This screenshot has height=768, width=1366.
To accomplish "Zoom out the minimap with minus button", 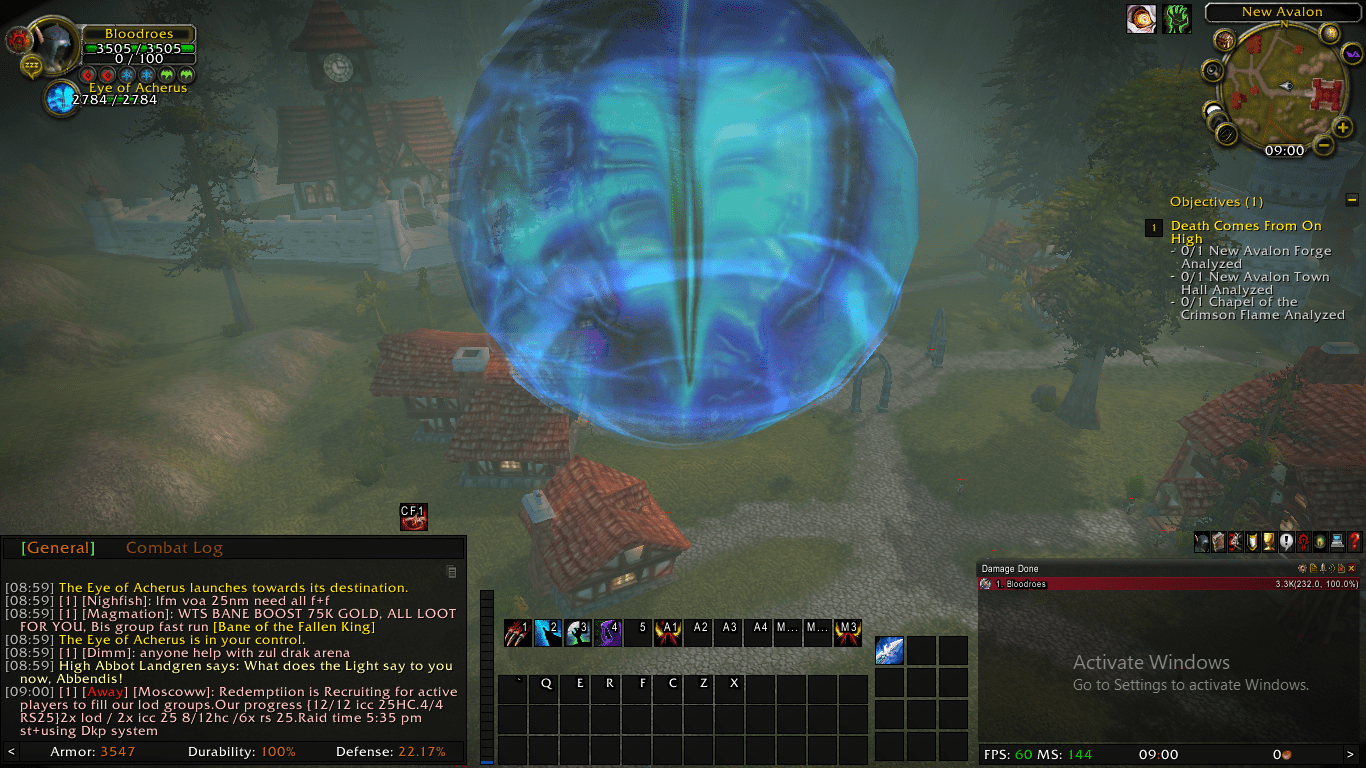I will (x=1323, y=146).
